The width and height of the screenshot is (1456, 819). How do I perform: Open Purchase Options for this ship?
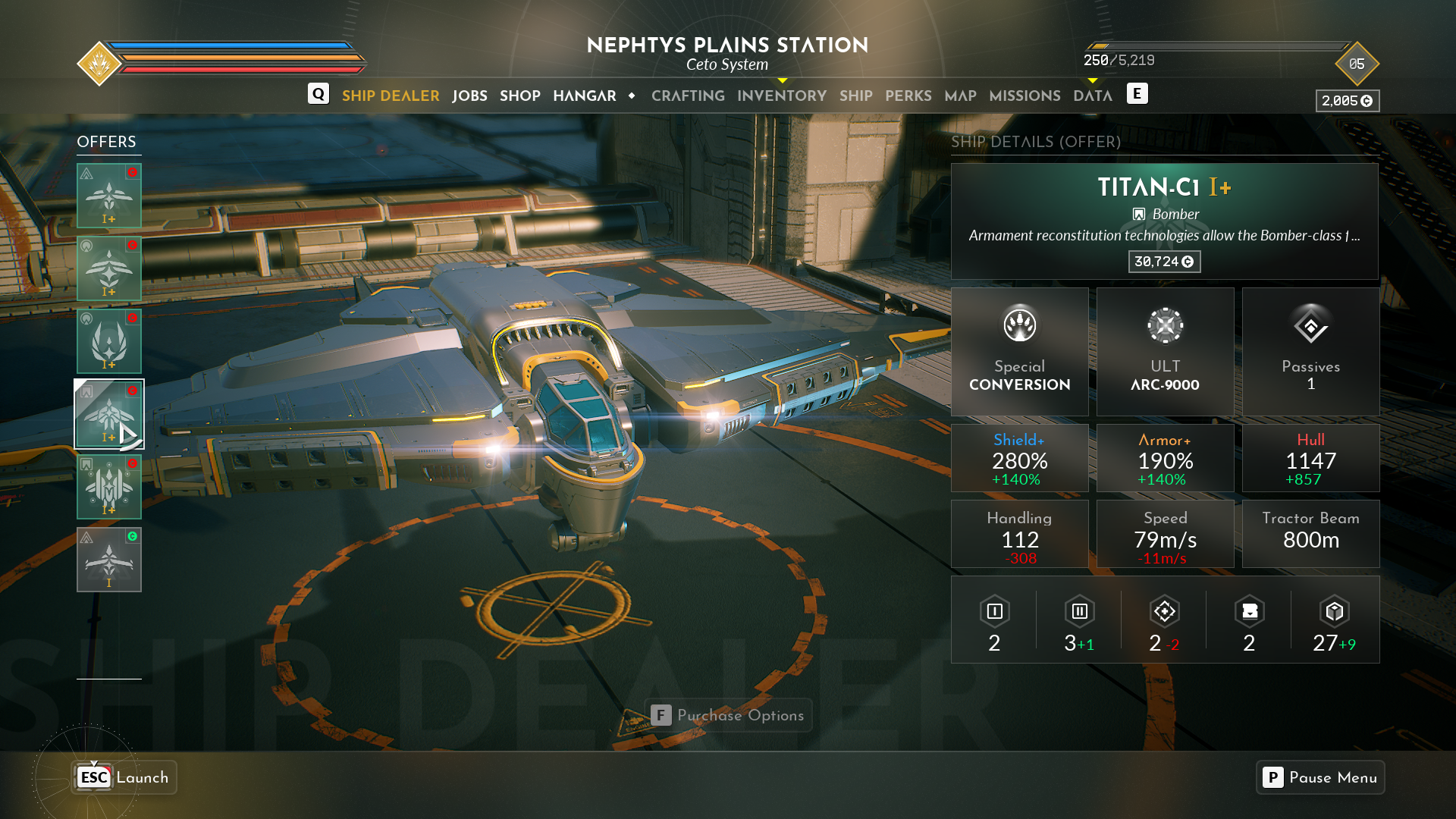(x=728, y=715)
